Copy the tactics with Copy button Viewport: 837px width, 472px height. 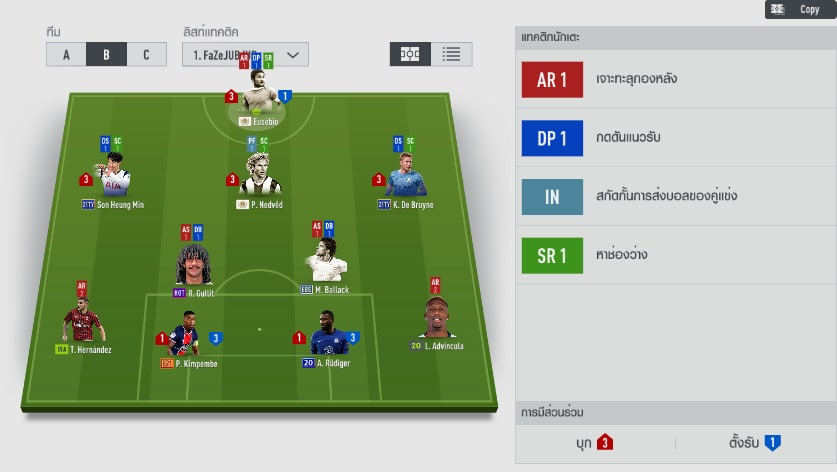tap(795, 9)
